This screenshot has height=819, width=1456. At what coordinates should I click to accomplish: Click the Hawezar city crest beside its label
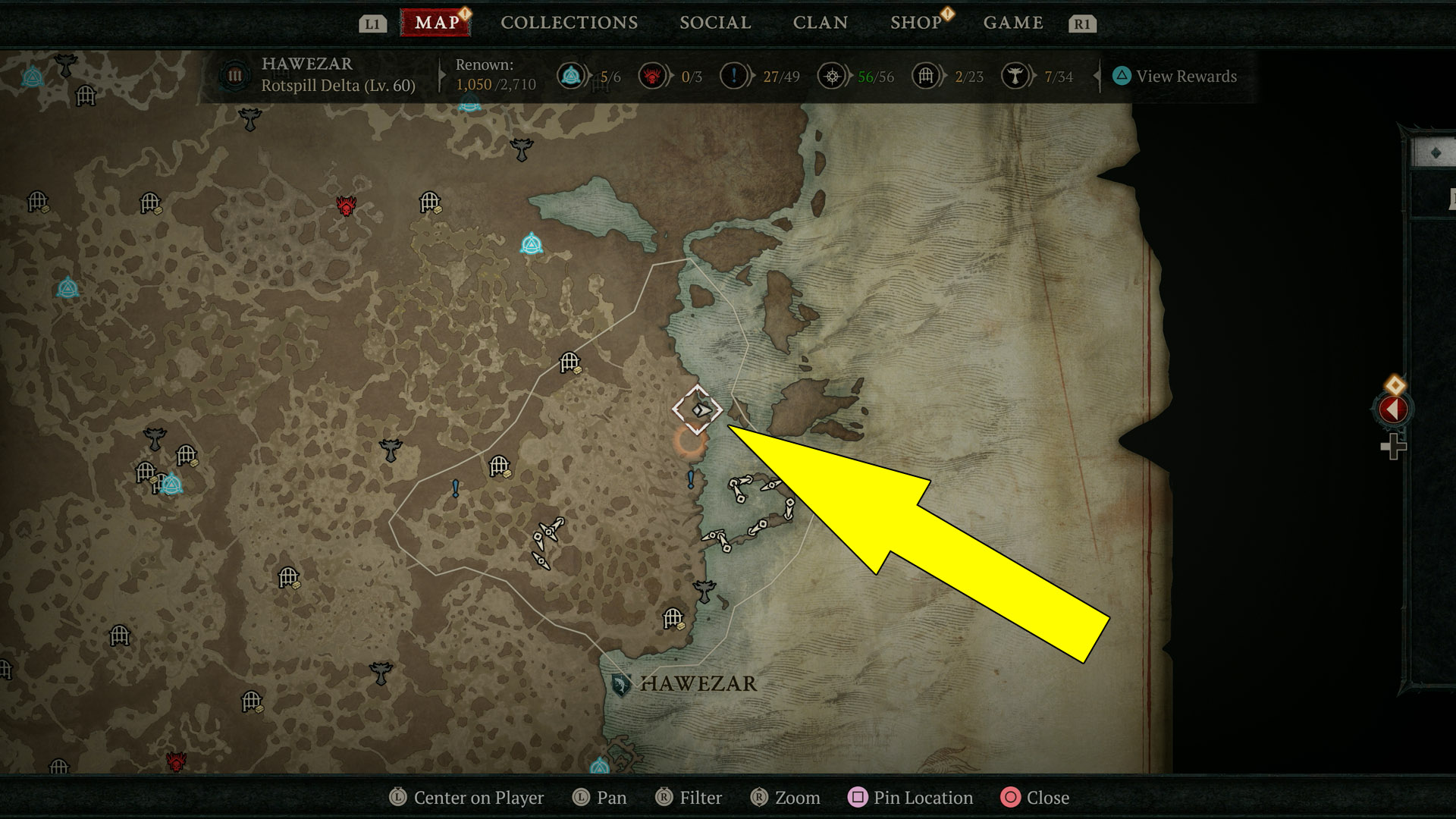point(622,683)
